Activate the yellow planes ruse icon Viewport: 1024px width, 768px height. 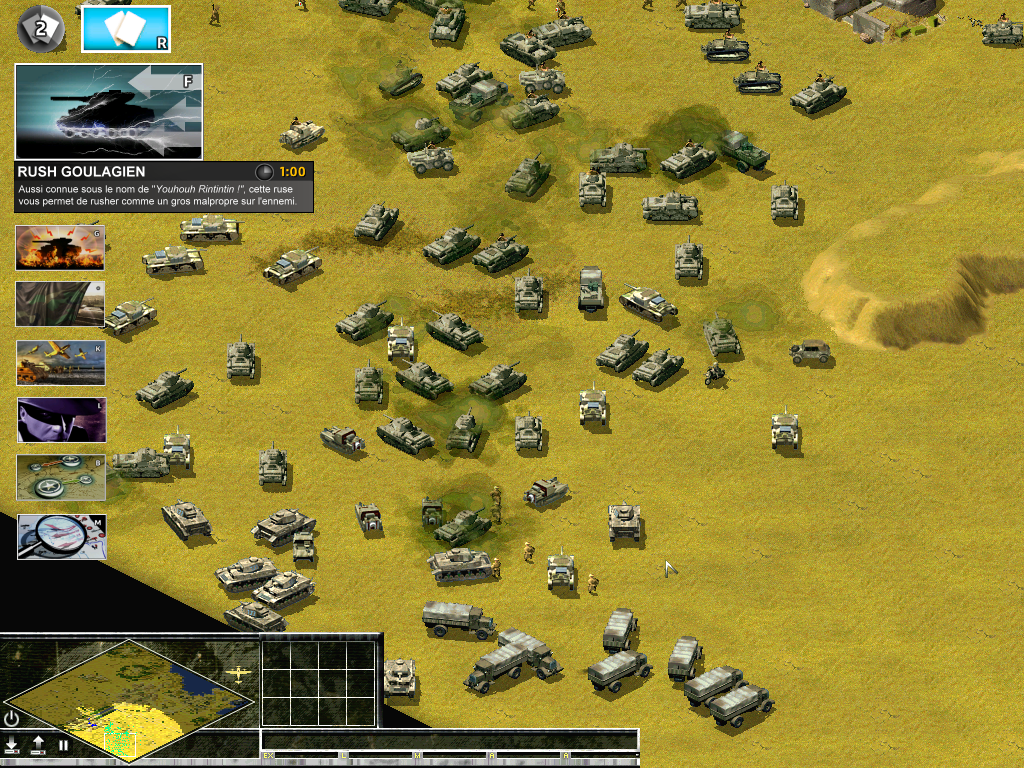[x=60, y=363]
